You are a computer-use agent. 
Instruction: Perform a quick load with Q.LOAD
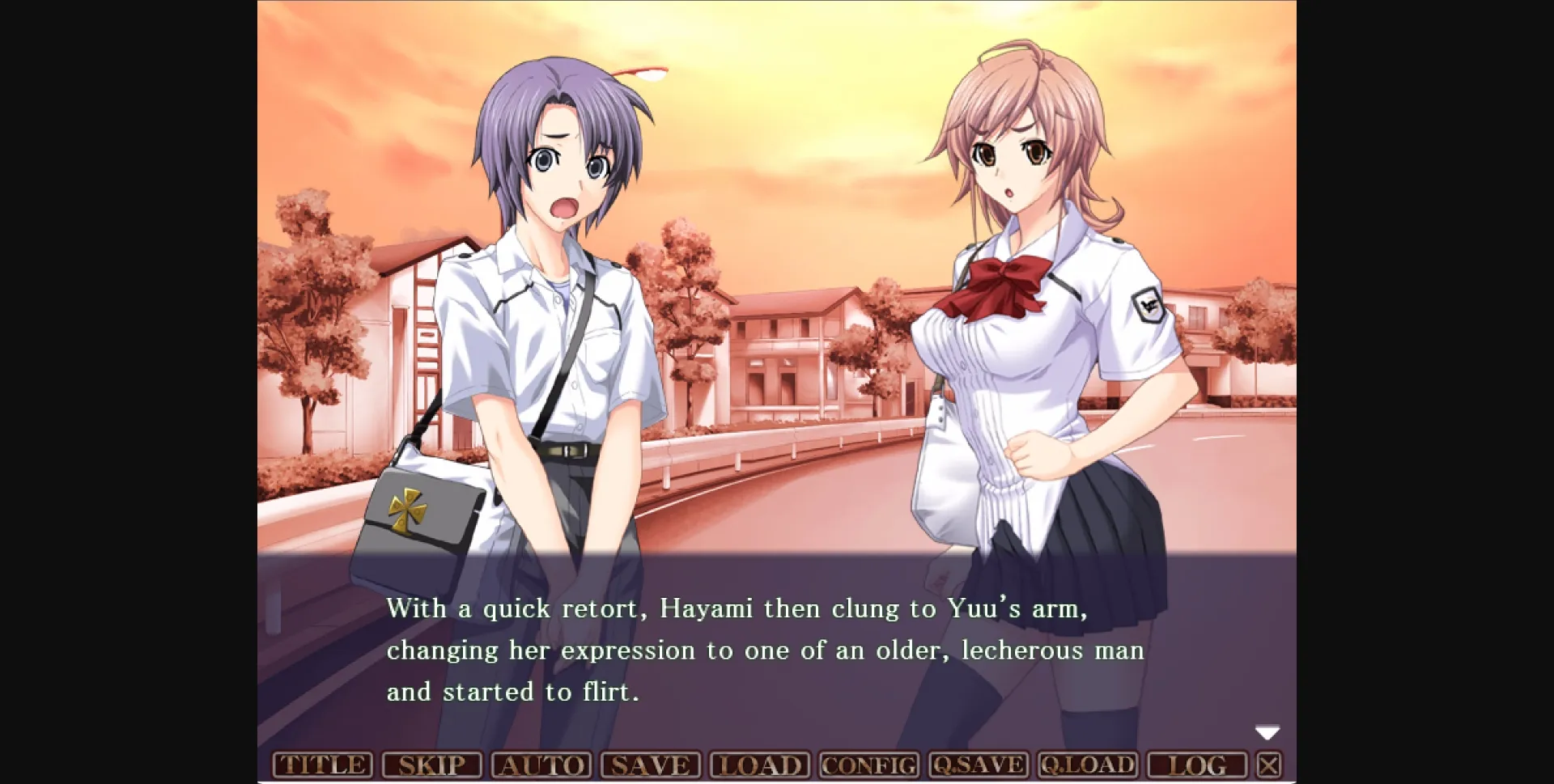[1086, 763]
